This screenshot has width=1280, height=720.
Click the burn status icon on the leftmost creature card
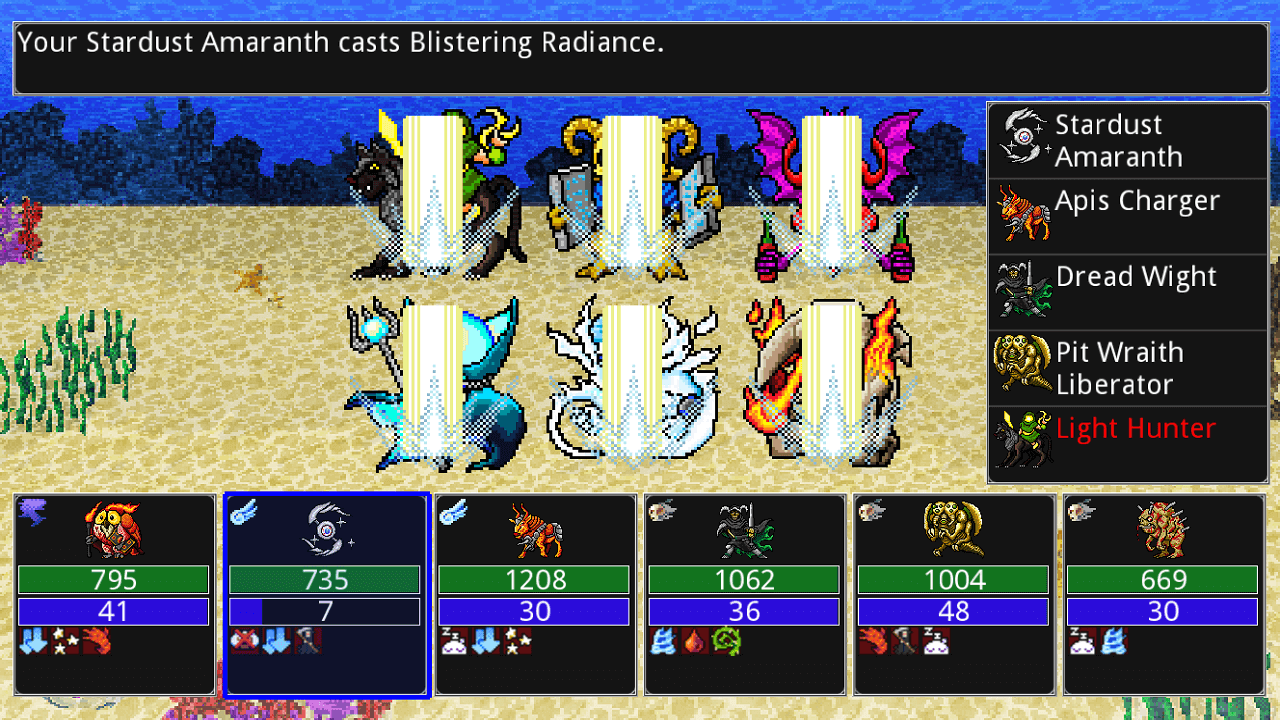click(x=97, y=640)
